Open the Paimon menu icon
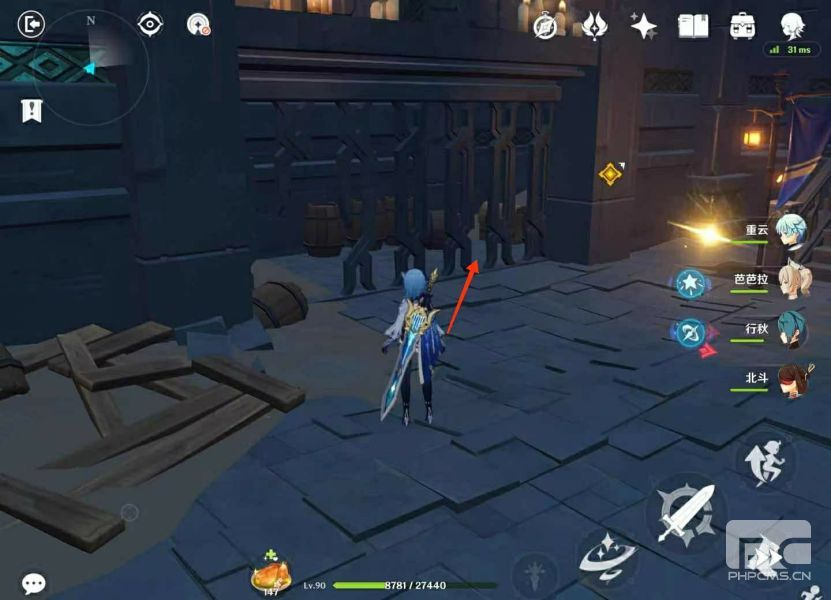 pos(792,24)
